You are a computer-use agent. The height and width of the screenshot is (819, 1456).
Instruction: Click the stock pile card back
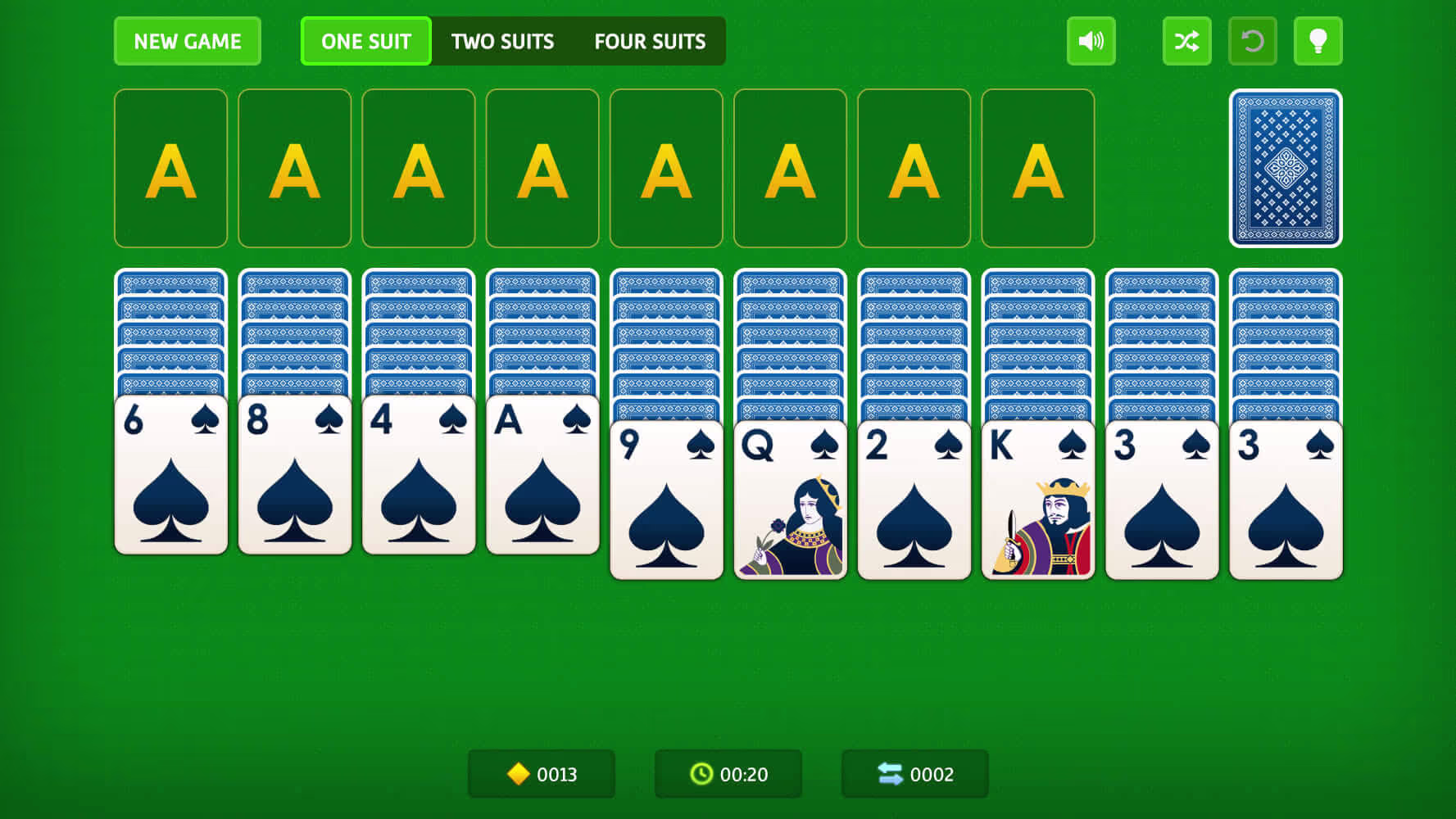pyautogui.click(x=1284, y=170)
